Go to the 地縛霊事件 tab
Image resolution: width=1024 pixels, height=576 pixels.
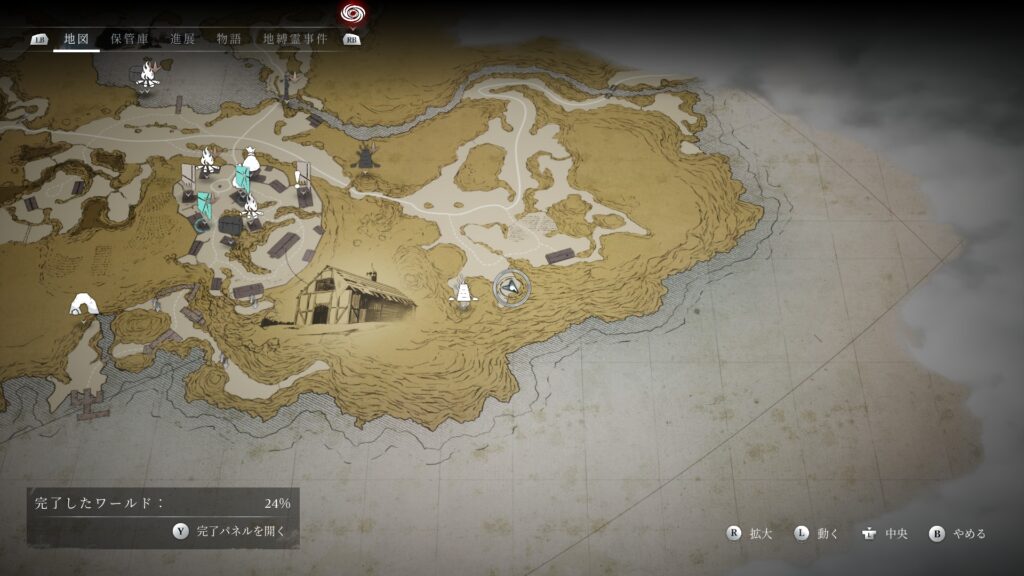tap(295, 39)
